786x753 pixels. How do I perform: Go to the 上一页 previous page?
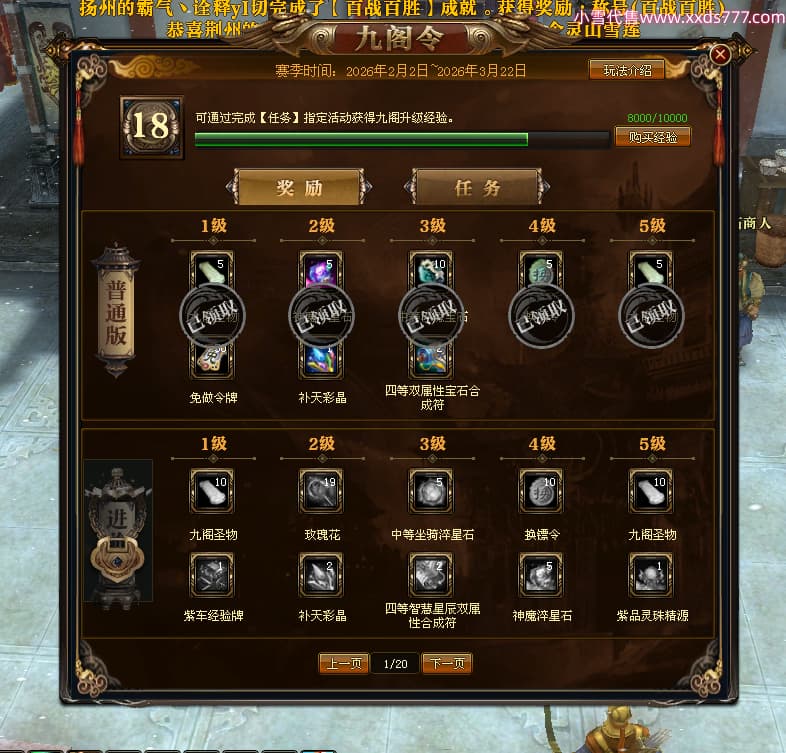point(344,663)
